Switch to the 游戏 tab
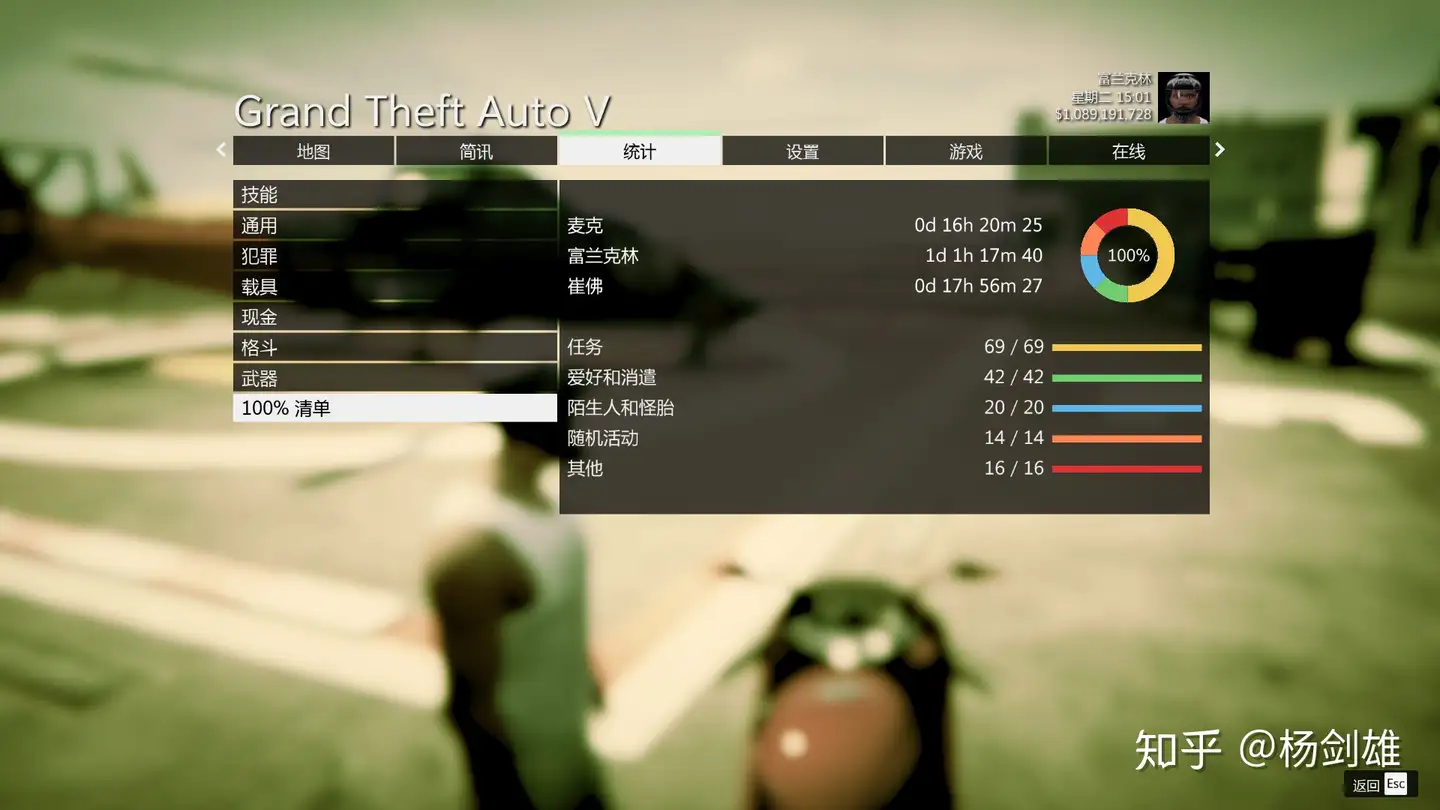 [966, 150]
